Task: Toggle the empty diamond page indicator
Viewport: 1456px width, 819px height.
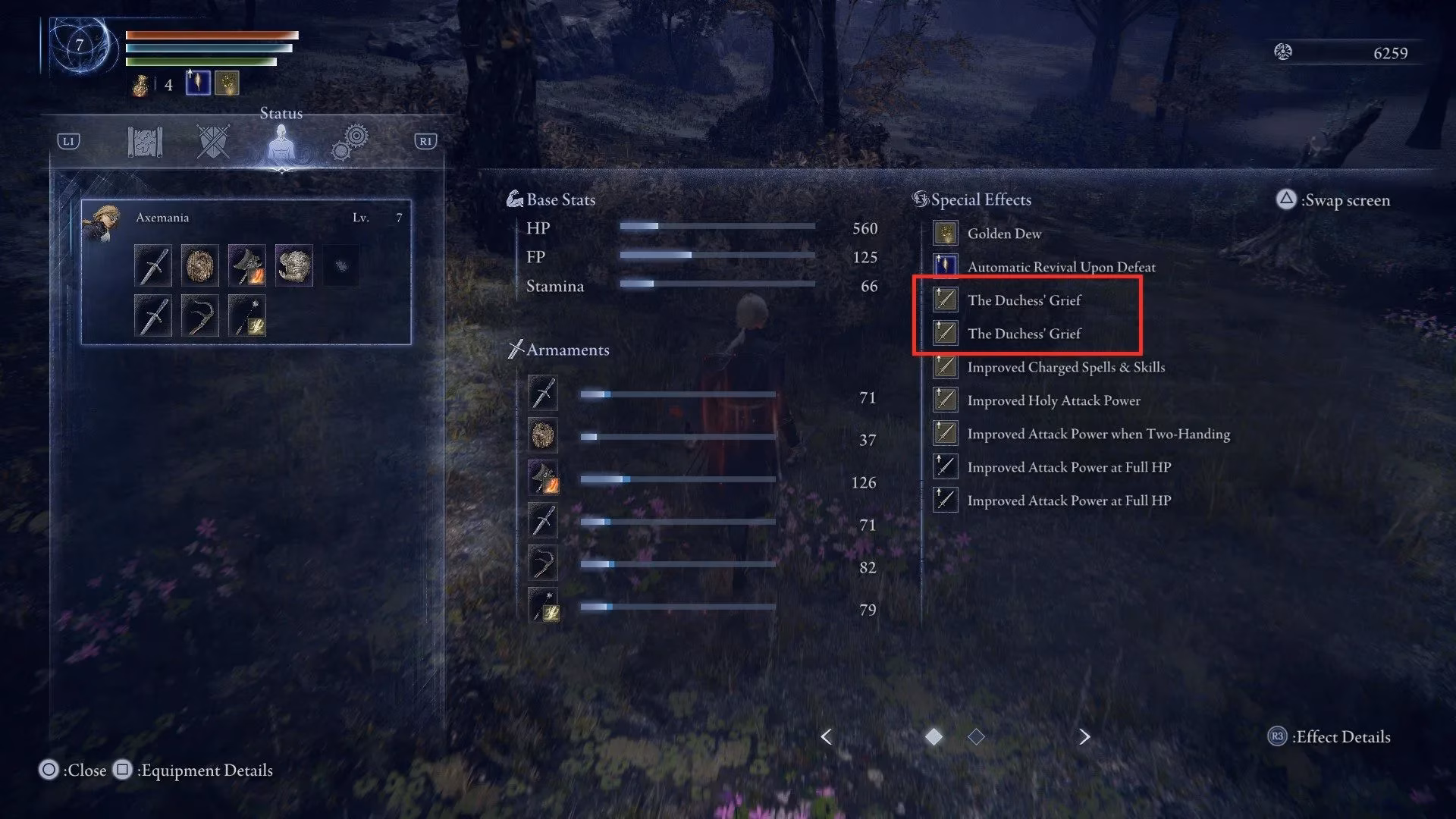Action: [976, 736]
